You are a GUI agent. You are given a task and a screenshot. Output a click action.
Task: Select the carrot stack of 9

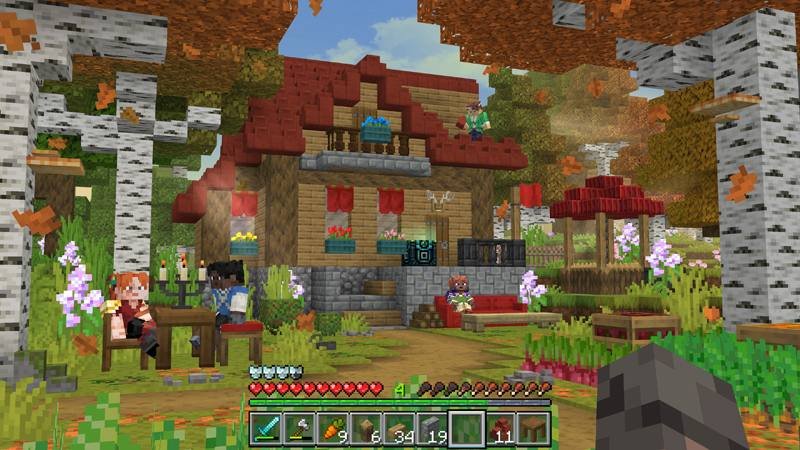(333, 428)
